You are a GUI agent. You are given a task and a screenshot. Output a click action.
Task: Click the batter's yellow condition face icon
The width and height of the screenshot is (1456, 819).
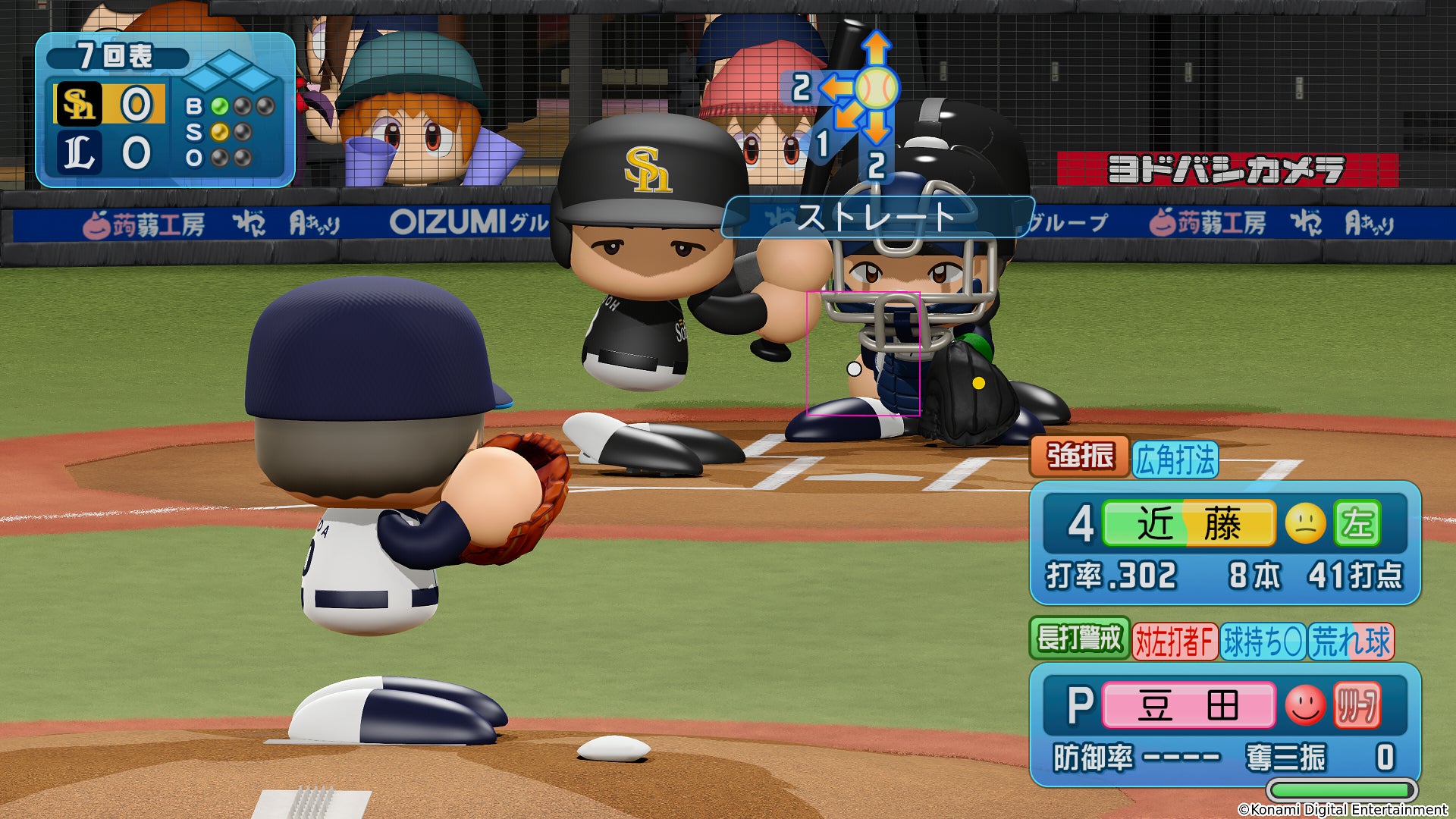1305,524
